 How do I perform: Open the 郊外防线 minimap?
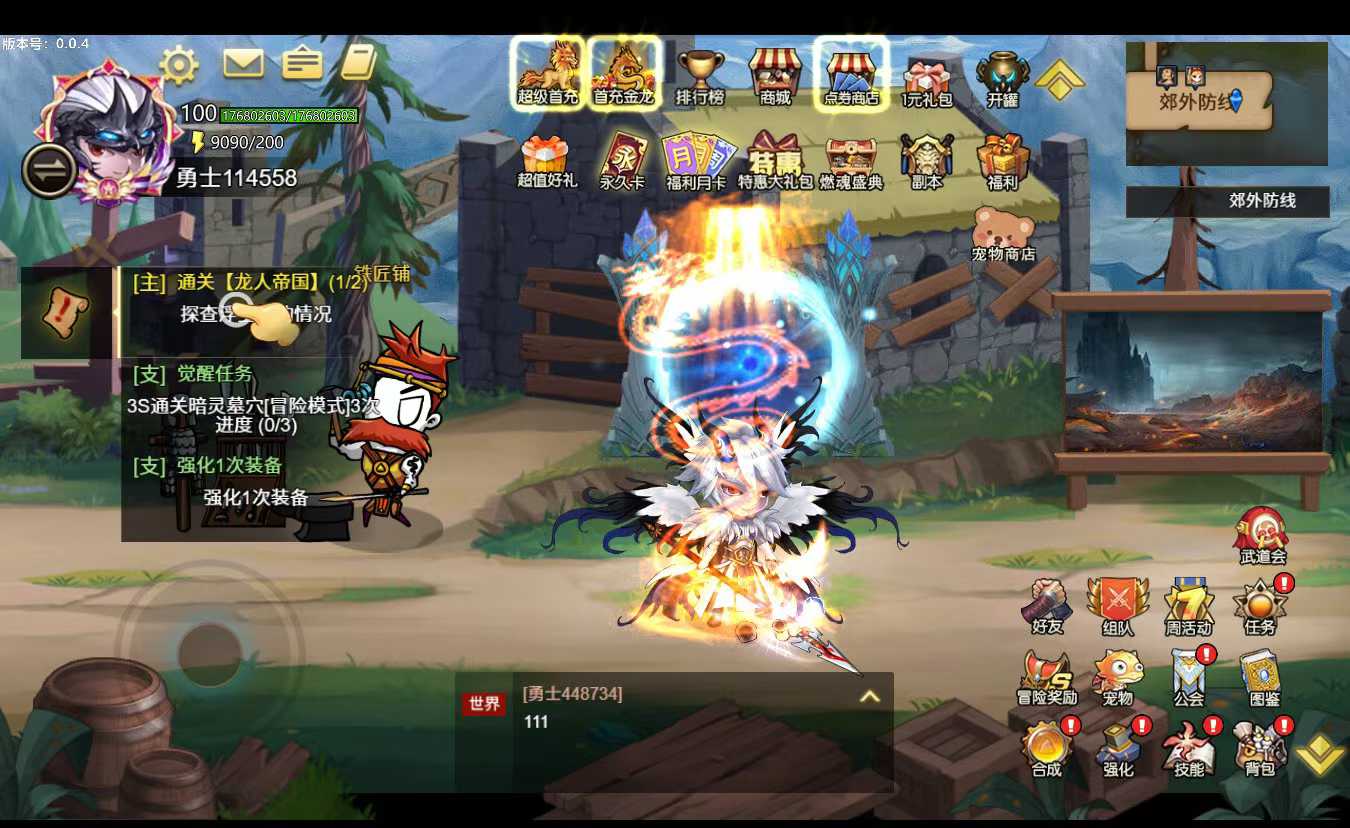coord(1226,103)
